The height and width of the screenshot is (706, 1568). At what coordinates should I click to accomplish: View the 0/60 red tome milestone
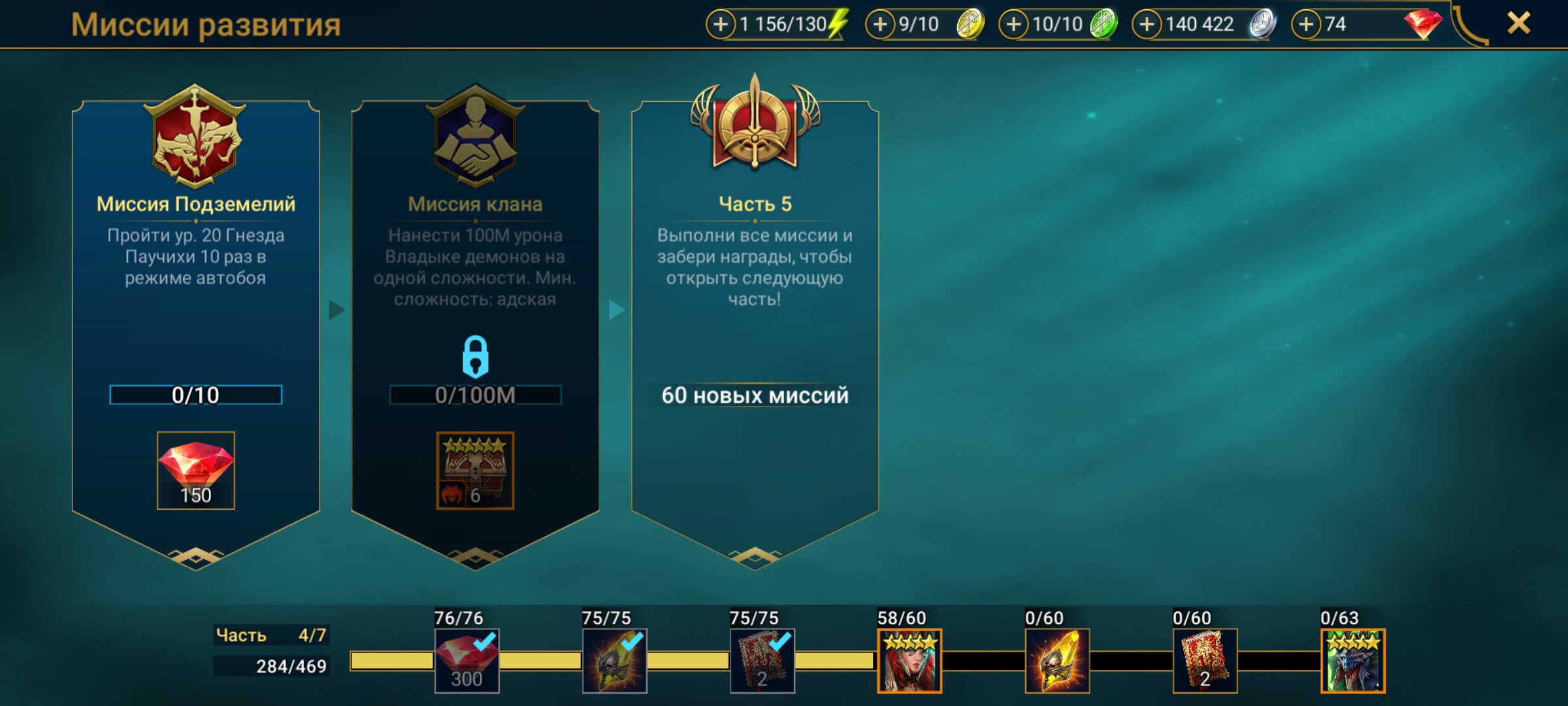[x=1205, y=661]
